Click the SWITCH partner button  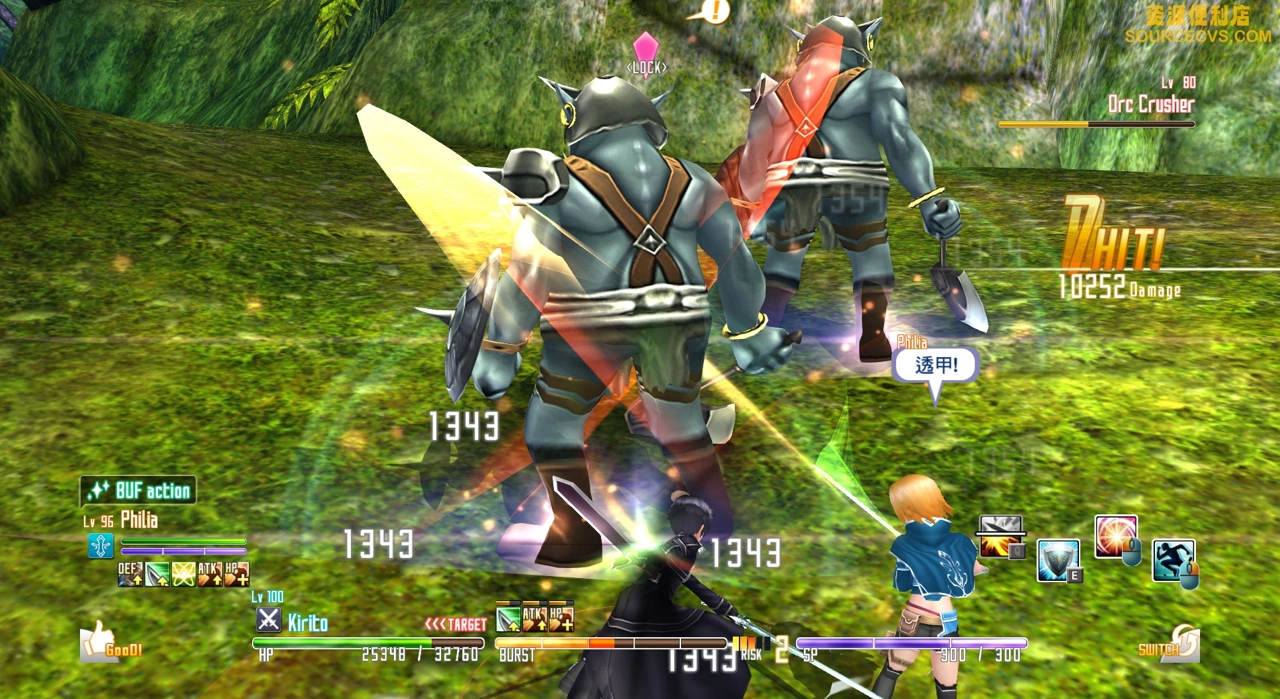point(1170,646)
